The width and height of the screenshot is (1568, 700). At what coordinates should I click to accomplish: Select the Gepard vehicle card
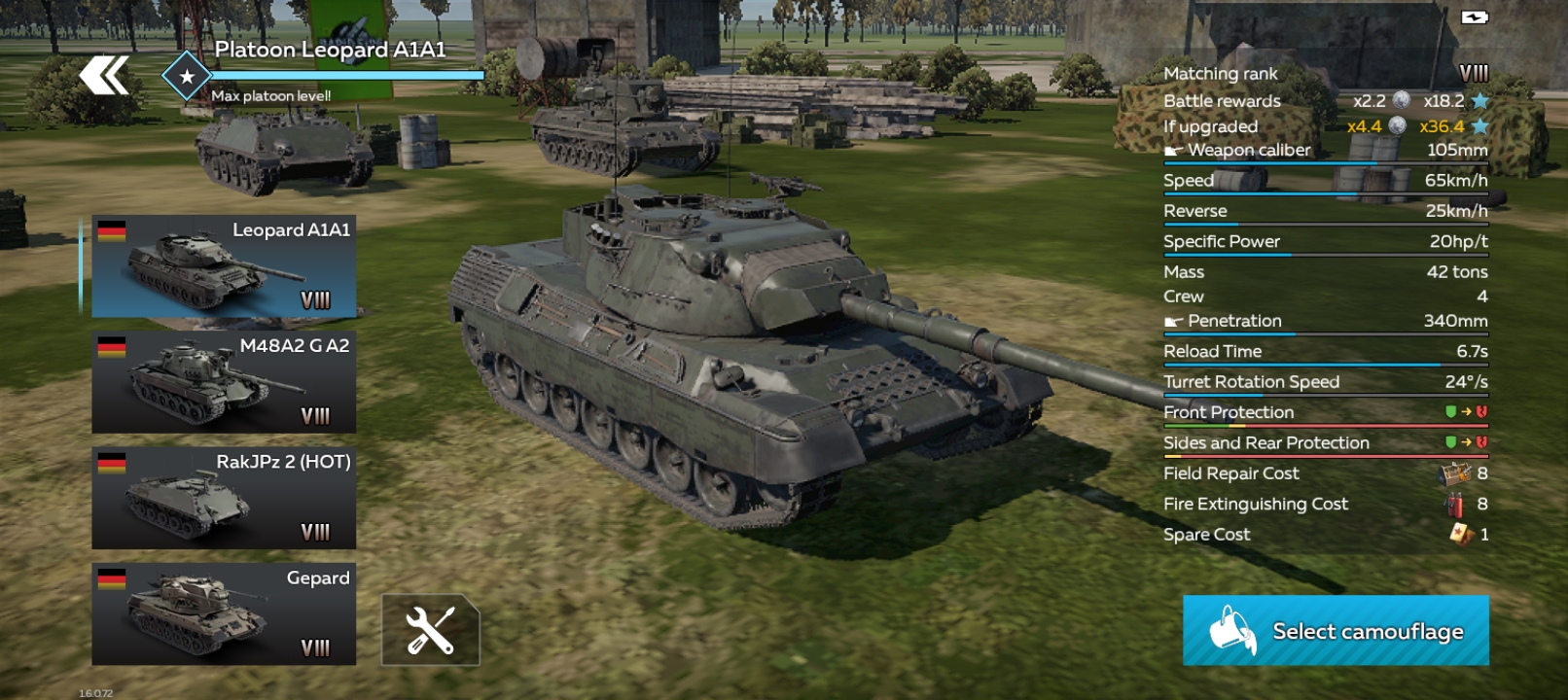click(222, 613)
